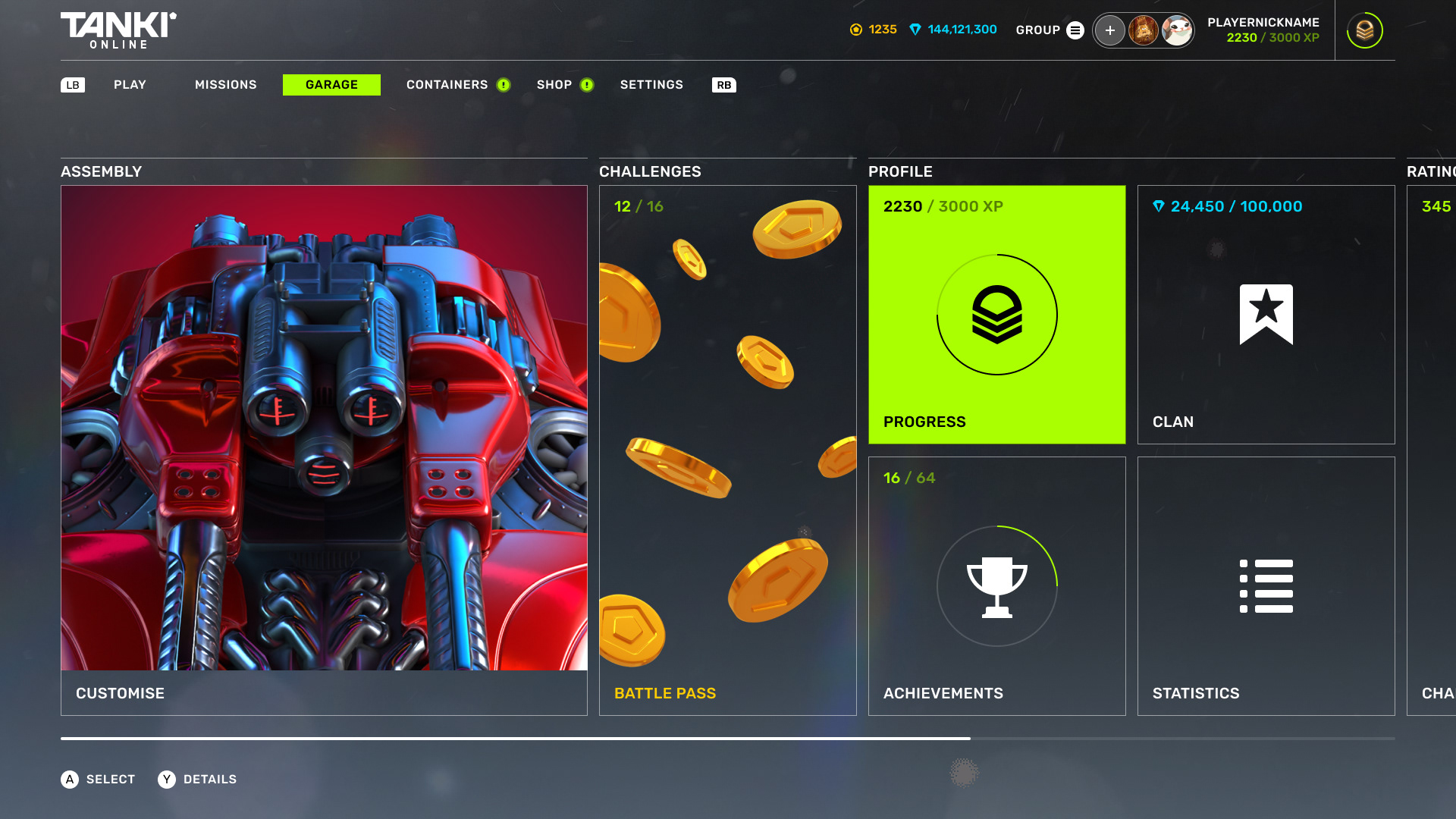
Task: Click the Tanki Online logo
Action: (x=118, y=30)
